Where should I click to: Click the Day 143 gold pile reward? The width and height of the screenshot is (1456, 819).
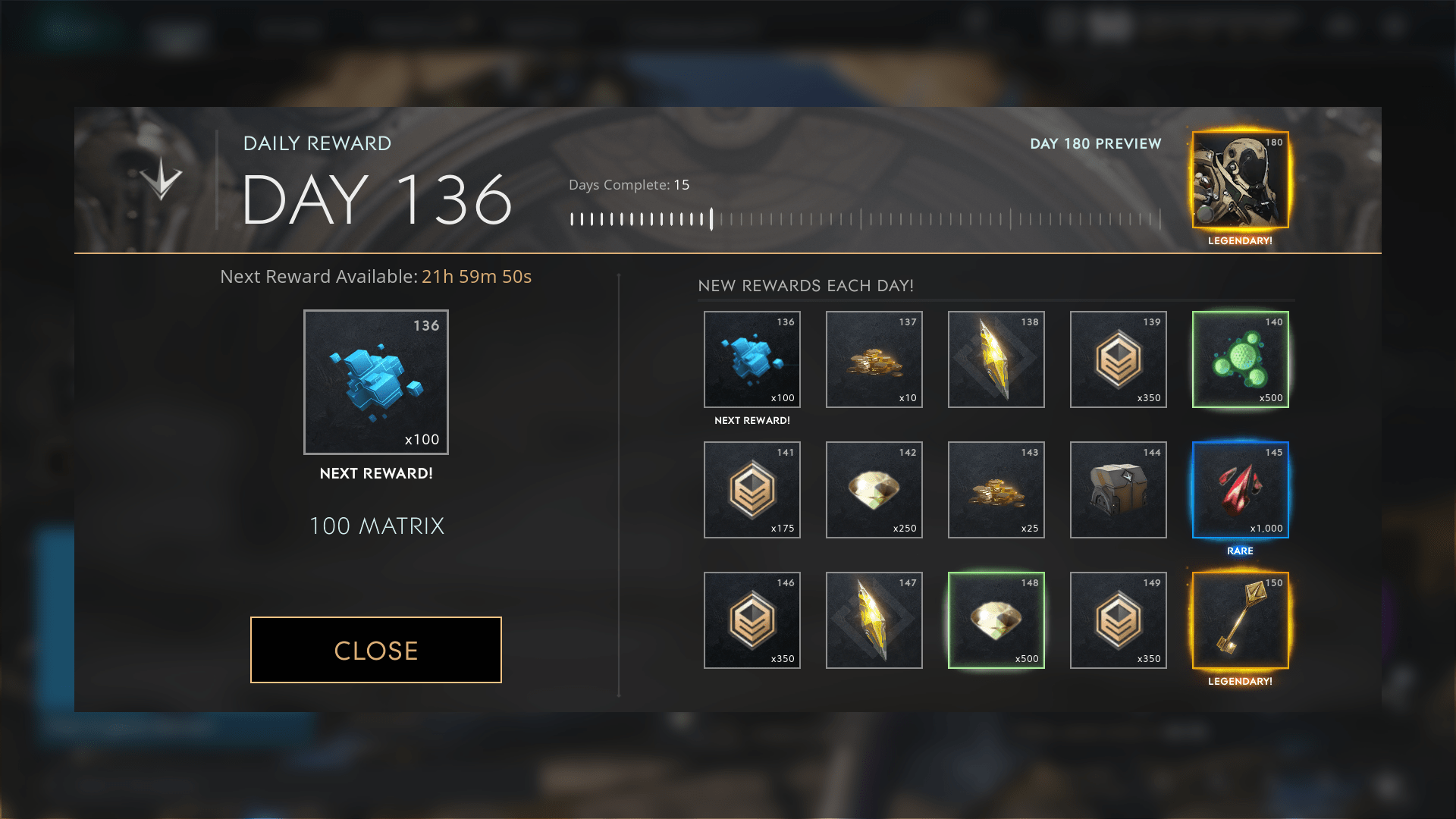coord(996,490)
